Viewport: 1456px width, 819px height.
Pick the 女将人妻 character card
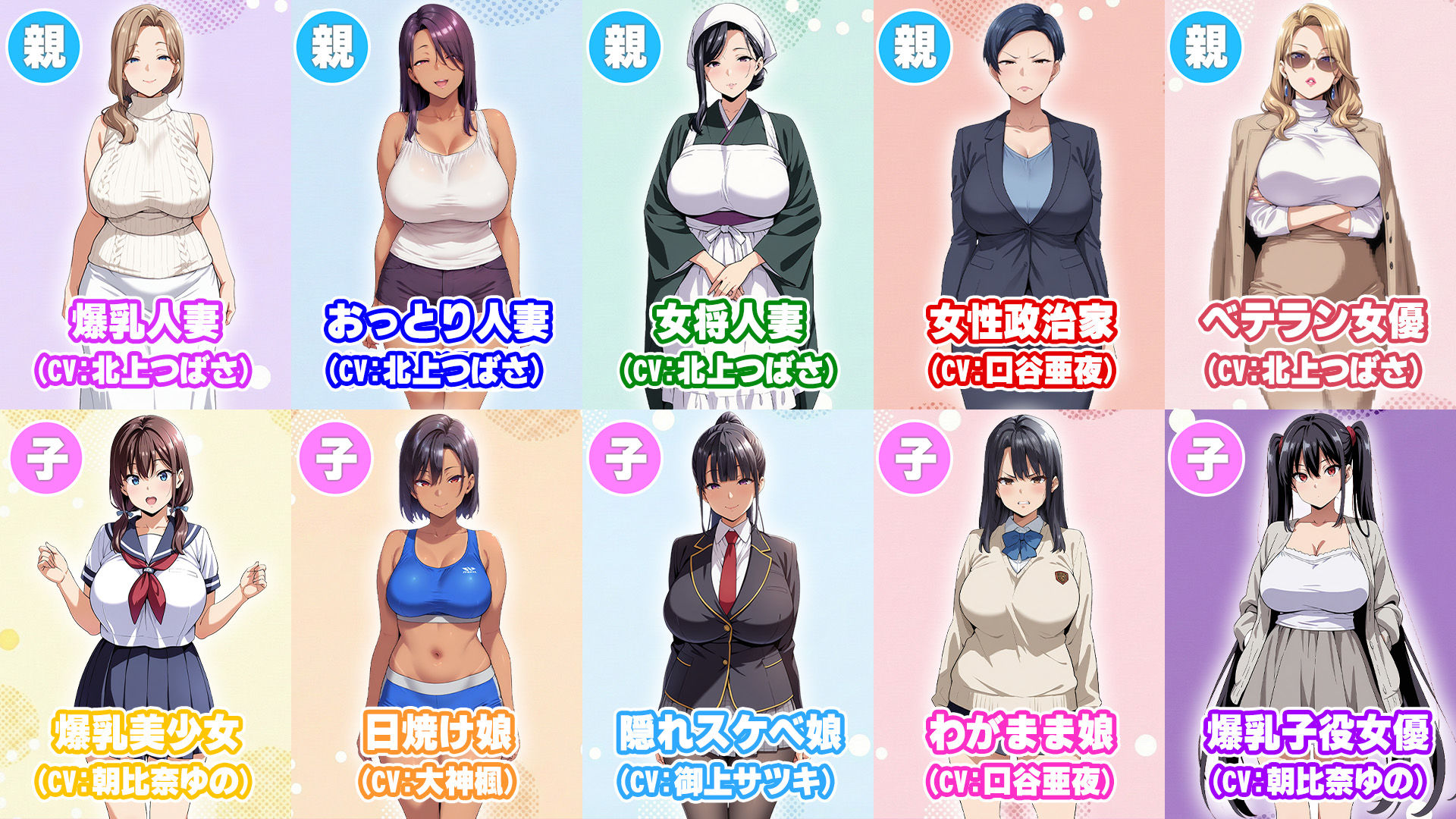pyautogui.click(x=728, y=205)
